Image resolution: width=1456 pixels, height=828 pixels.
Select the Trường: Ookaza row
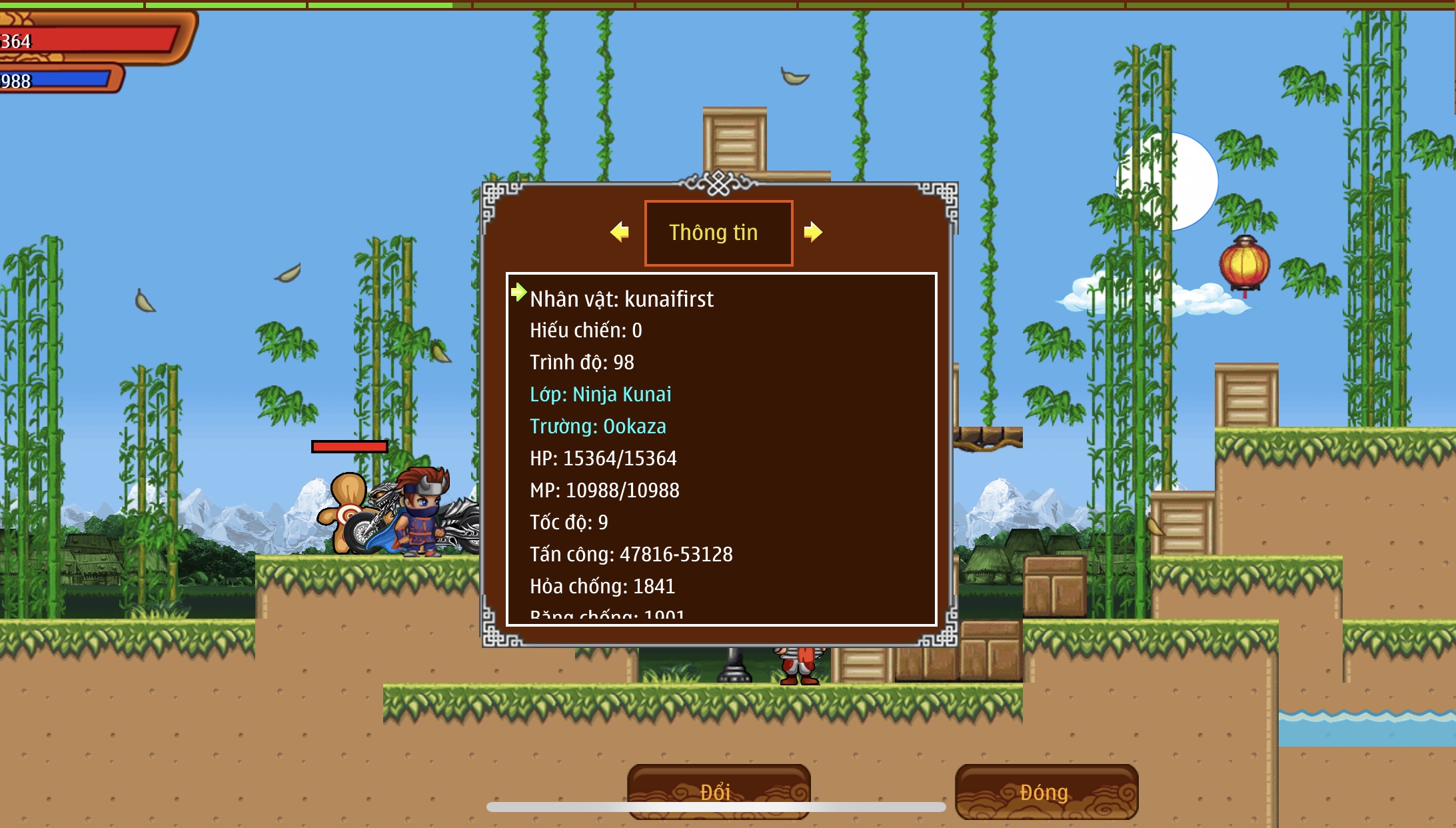598,426
